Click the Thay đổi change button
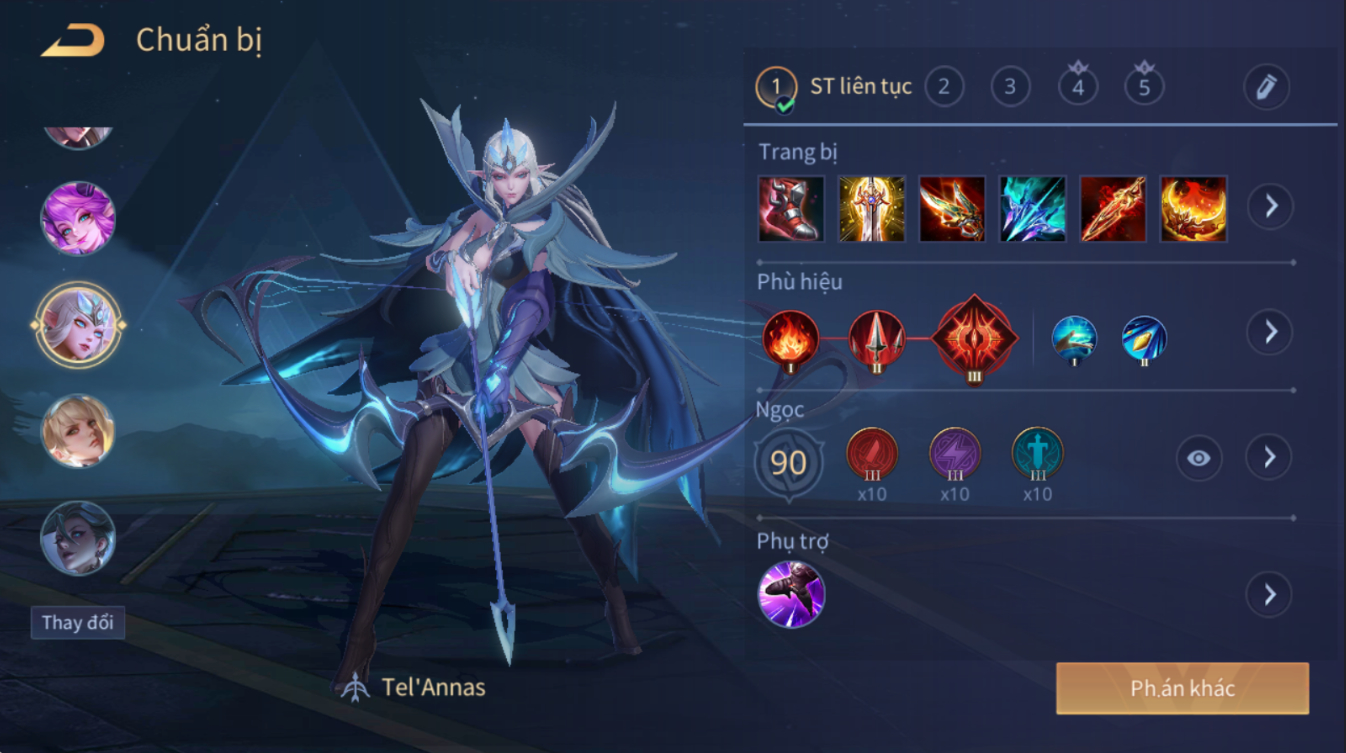The height and width of the screenshot is (753, 1346). tap(77, 622)
